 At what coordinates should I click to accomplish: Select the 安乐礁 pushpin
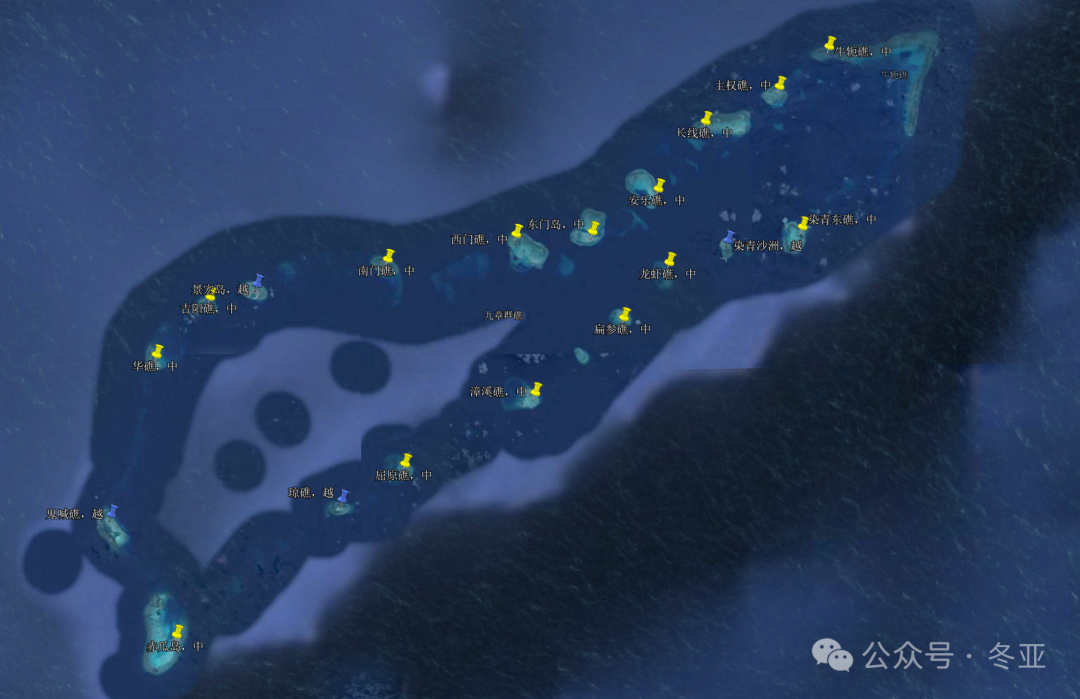[660, 185]
